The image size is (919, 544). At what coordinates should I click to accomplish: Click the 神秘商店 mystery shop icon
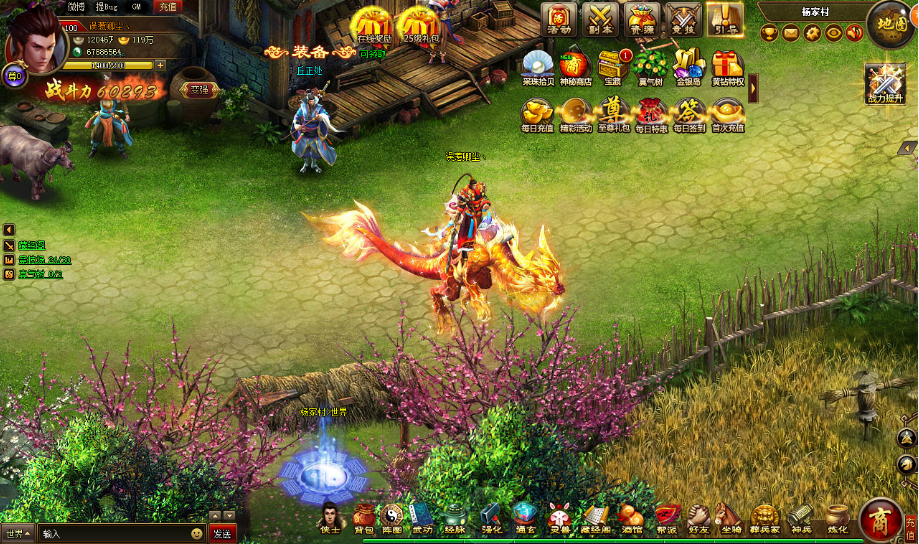(x=577, y=68)
